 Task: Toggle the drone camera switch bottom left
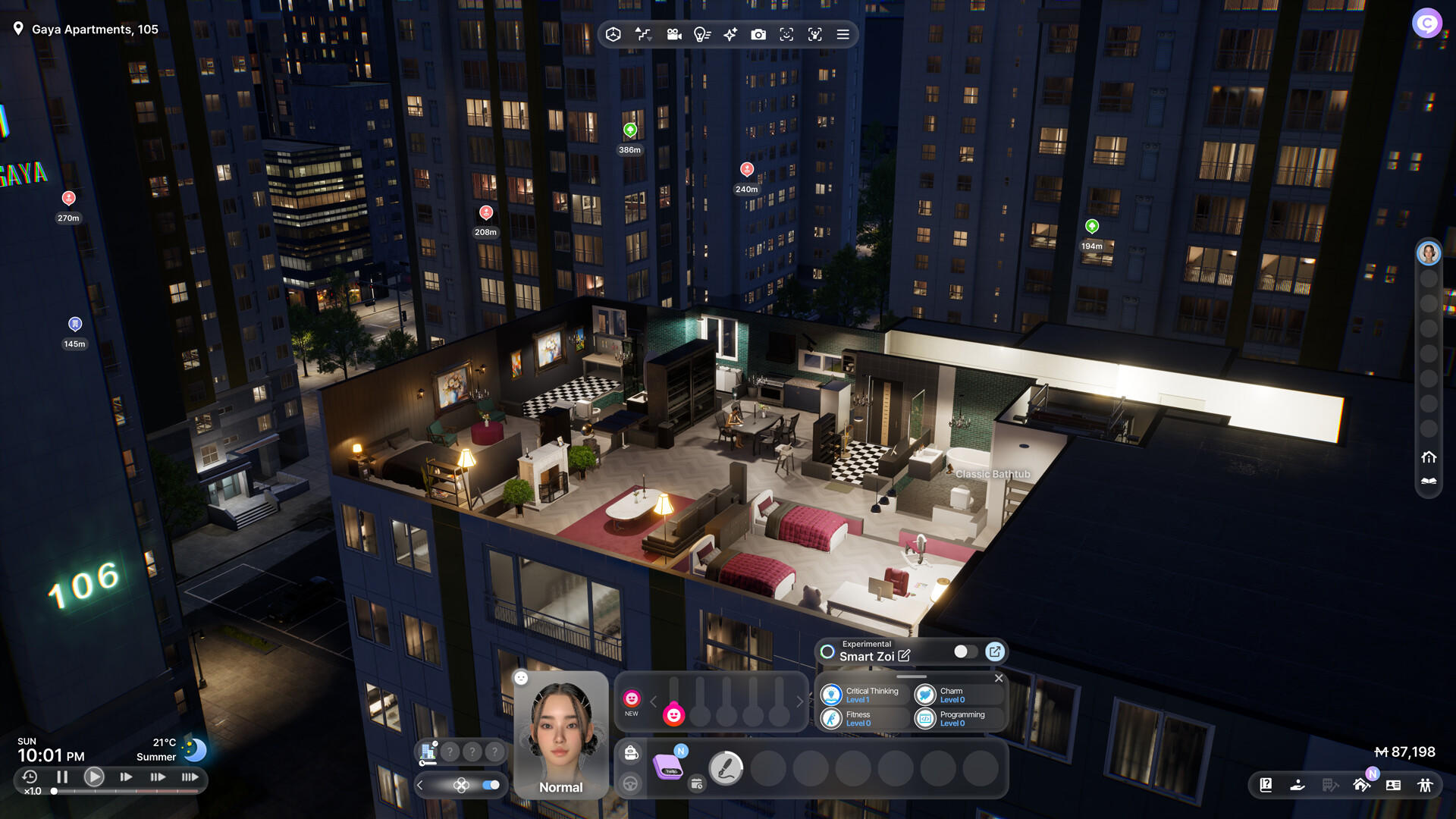click(491, 786)
